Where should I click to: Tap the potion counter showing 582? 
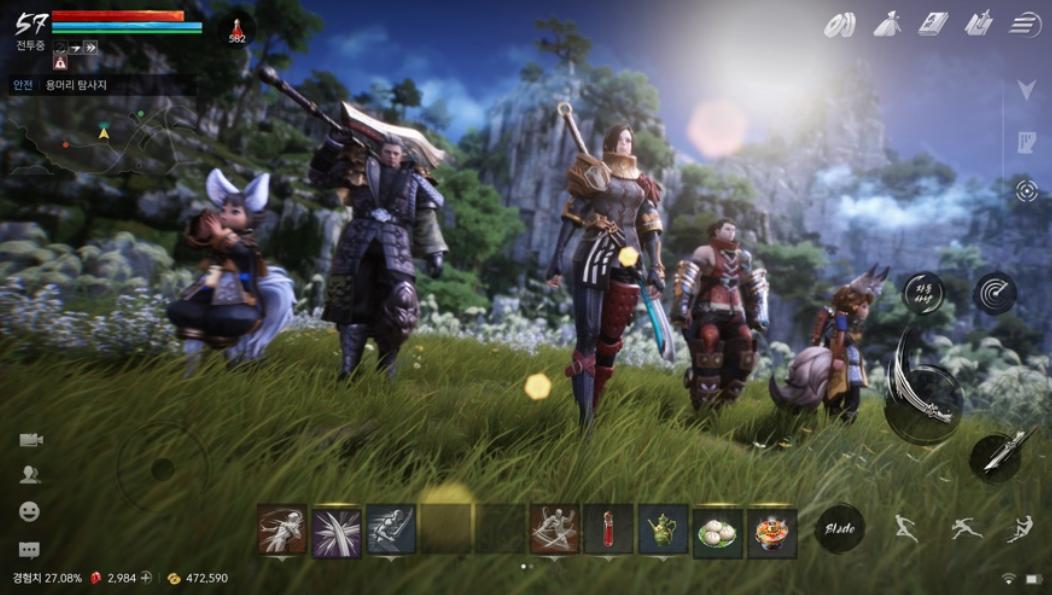click(237, 29)
